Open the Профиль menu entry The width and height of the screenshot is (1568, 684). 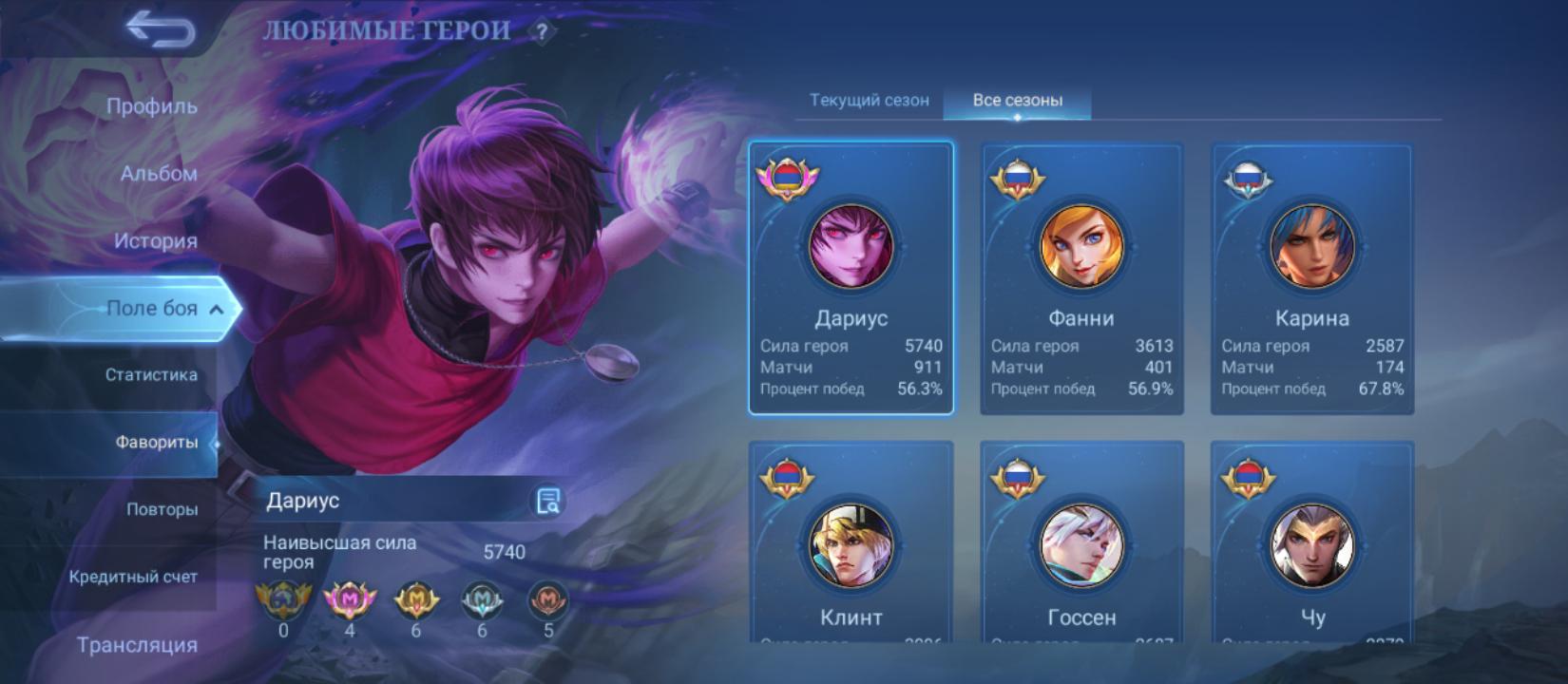[151, 106]
